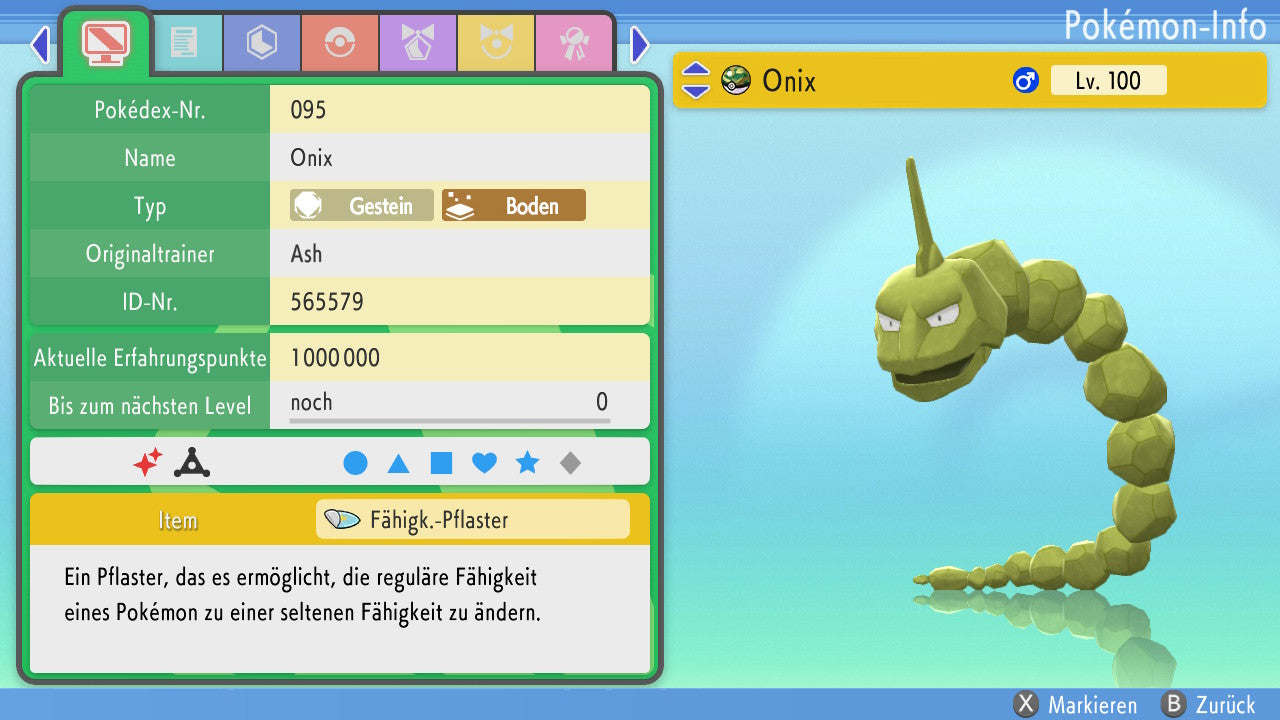Screen dimensions: 1280x720
Task: Toggle the star marking
Action: [527, 463]
